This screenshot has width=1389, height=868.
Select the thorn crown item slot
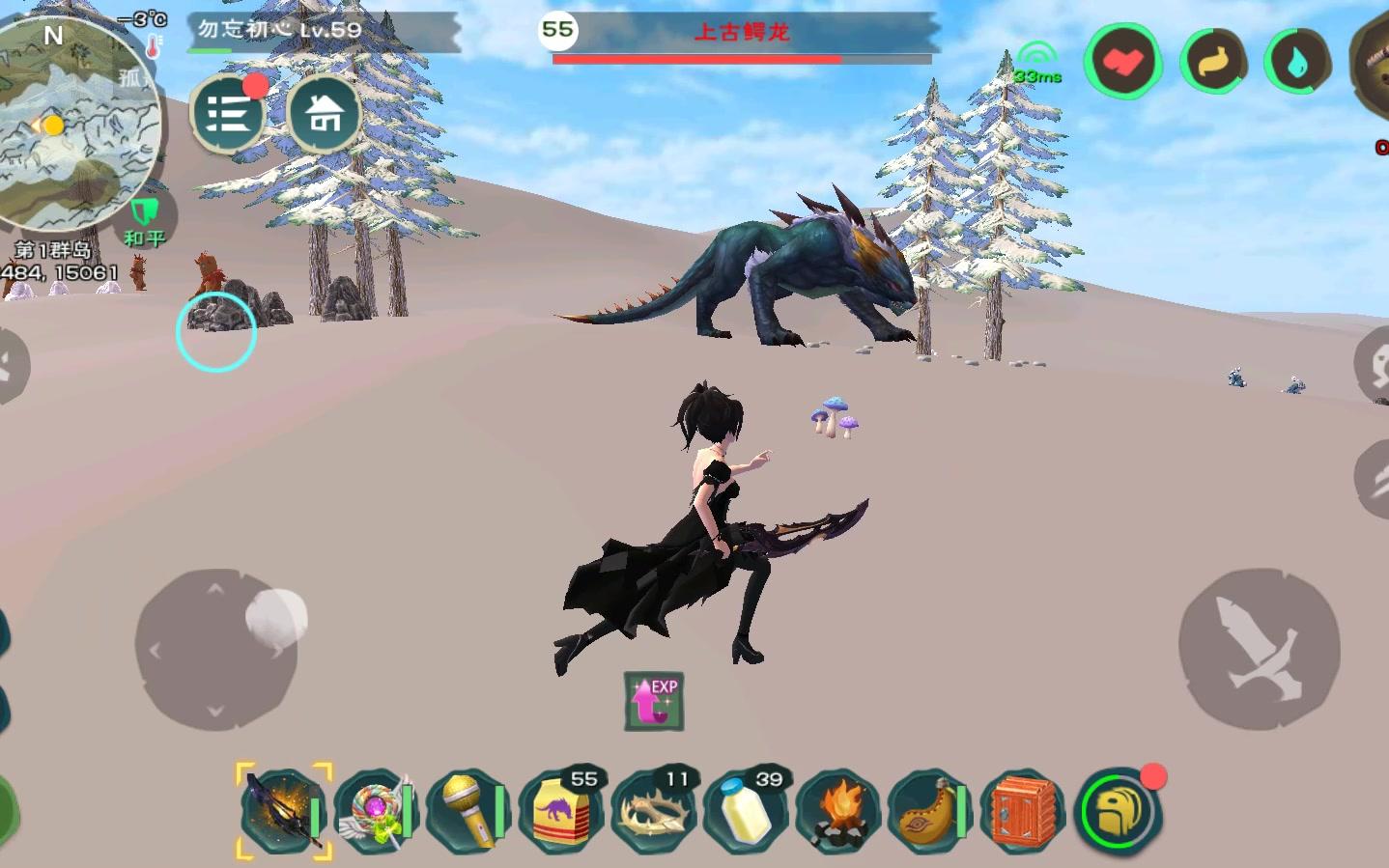tap(655, 812)
